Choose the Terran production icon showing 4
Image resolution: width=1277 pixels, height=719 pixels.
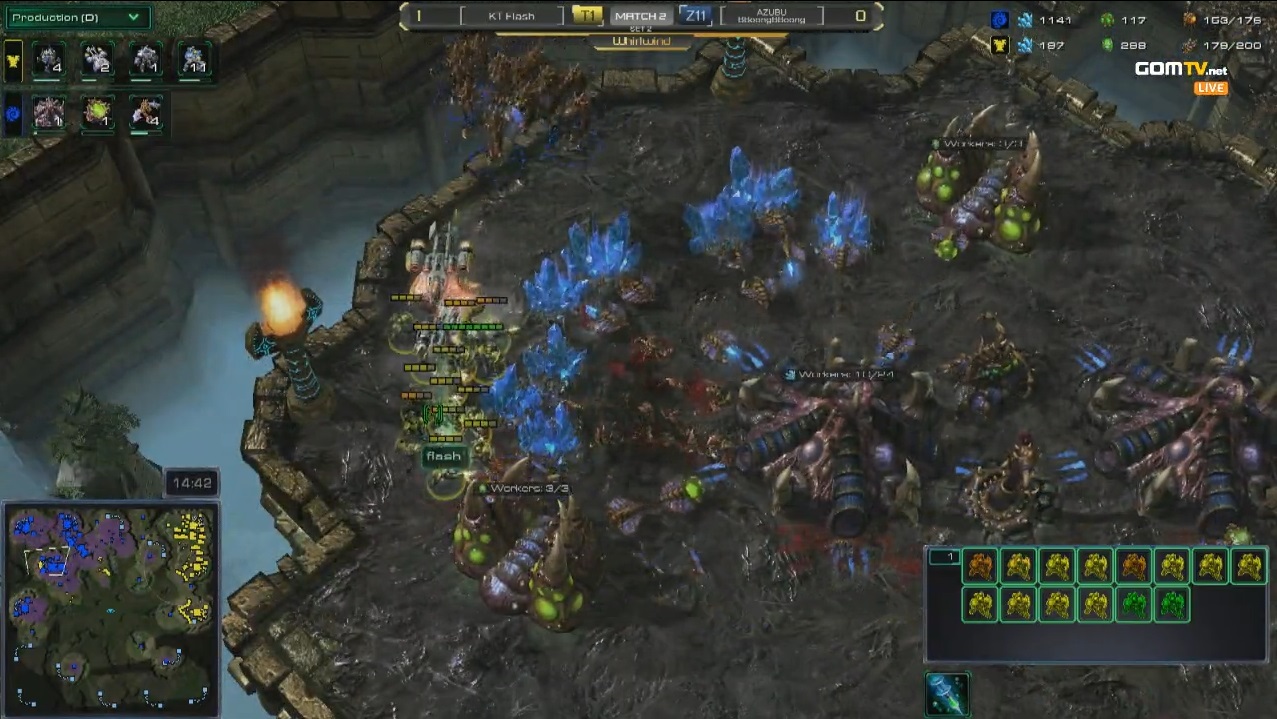48,60
